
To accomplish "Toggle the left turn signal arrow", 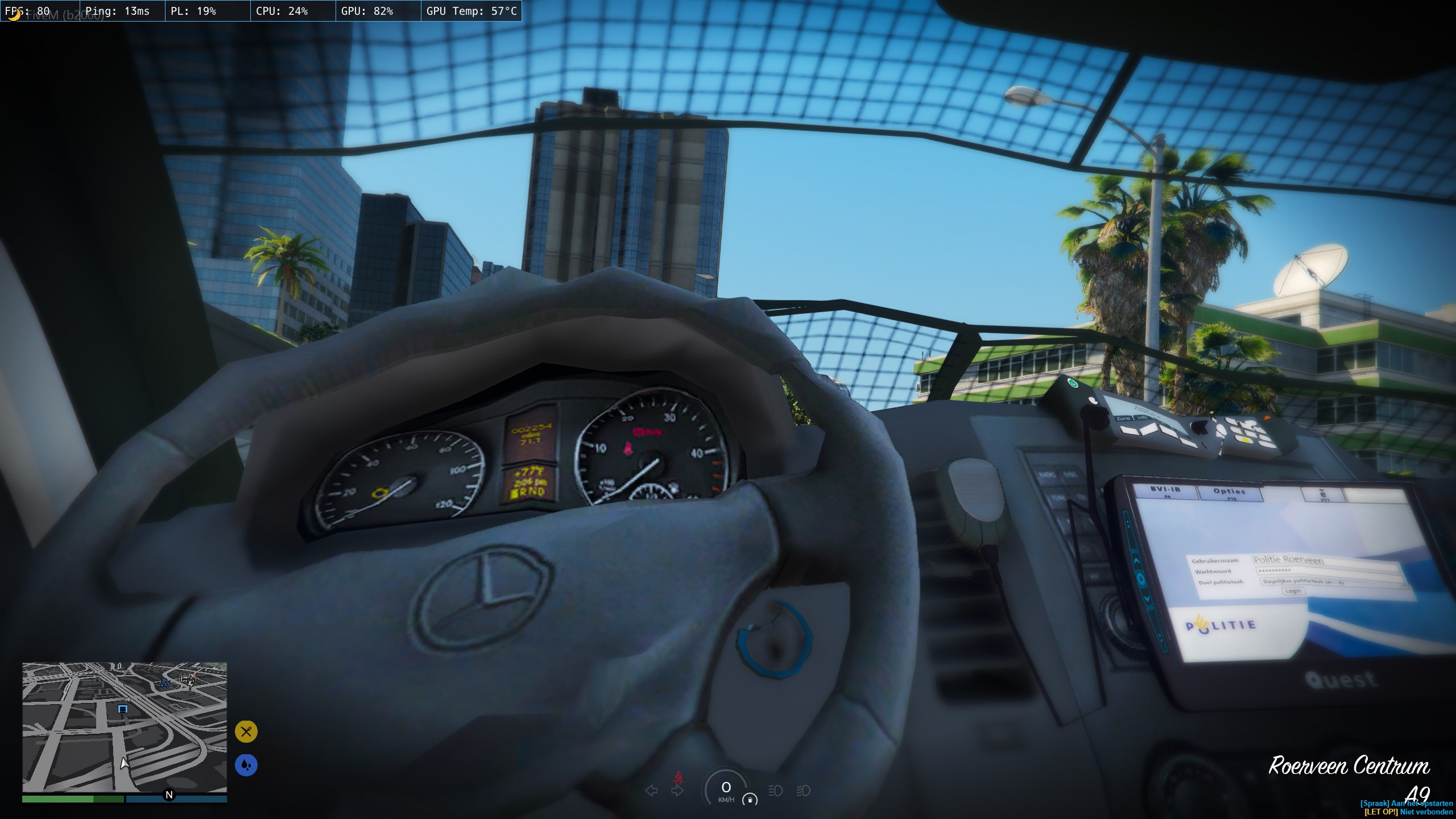I will point(652,791).
